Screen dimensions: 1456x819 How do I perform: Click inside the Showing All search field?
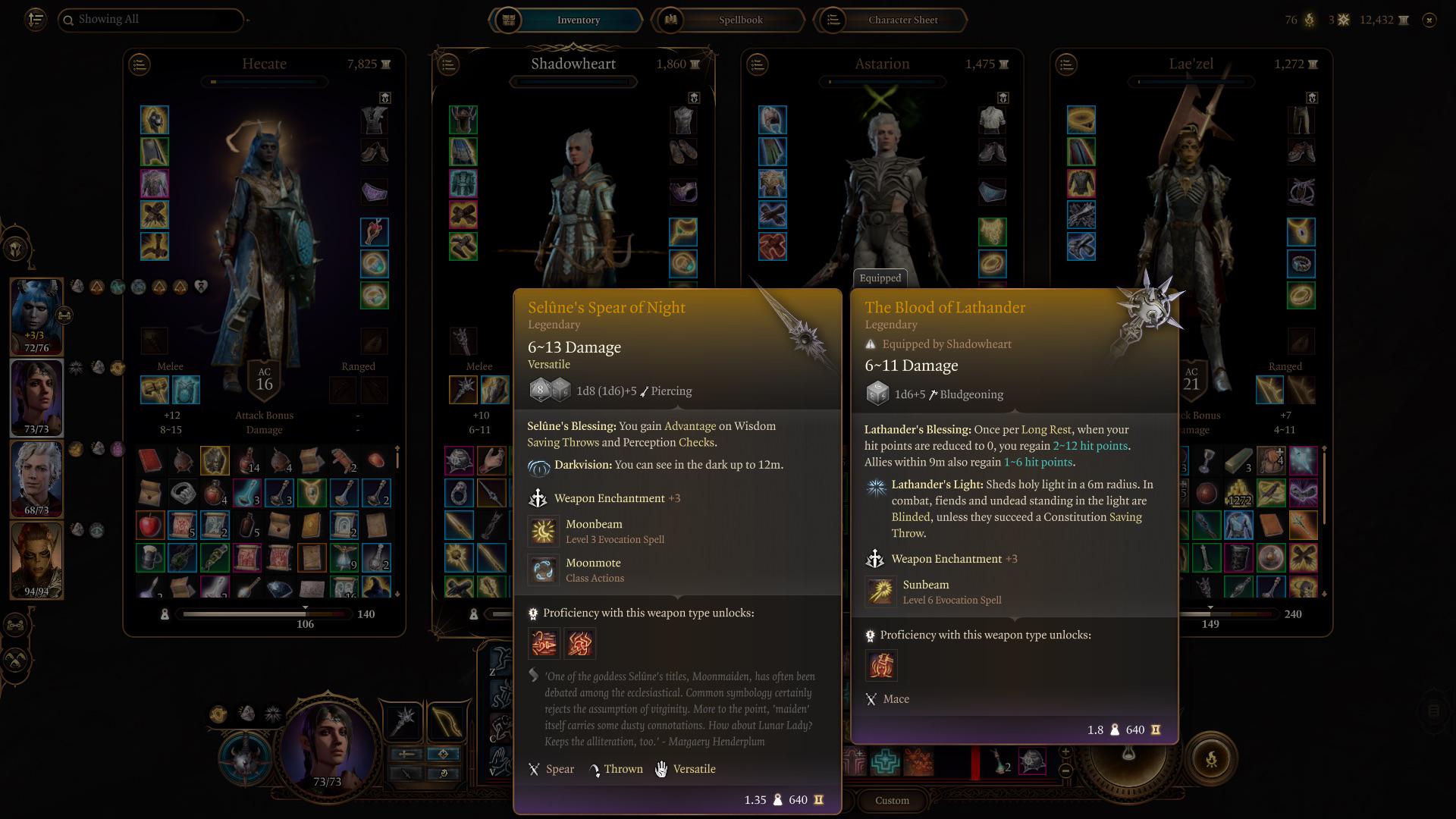152,19
